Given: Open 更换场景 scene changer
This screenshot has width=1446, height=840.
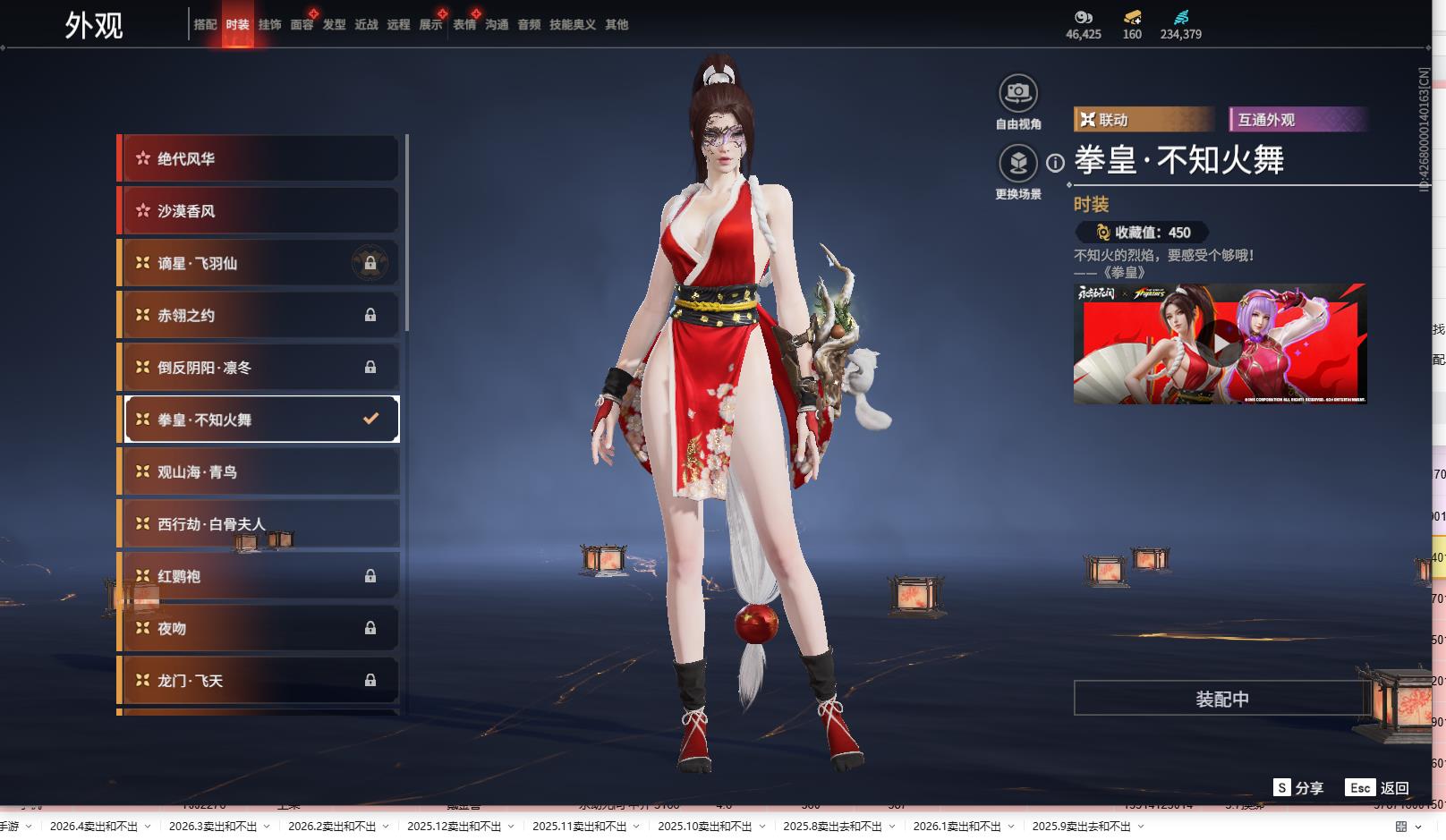Looking at the screenshot, I should pyautogui.click(x=1017, y=163).
